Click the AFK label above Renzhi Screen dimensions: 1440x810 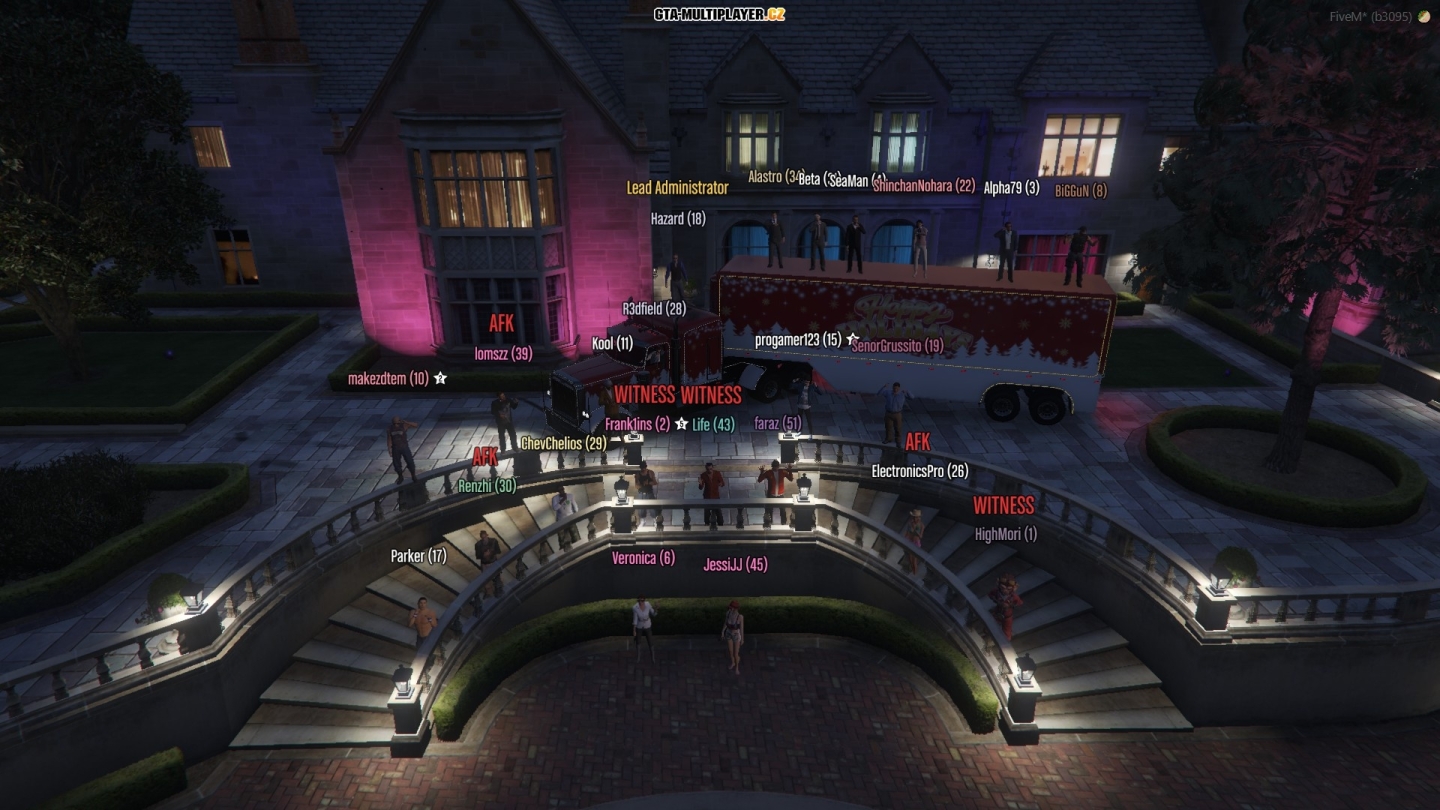487,455
